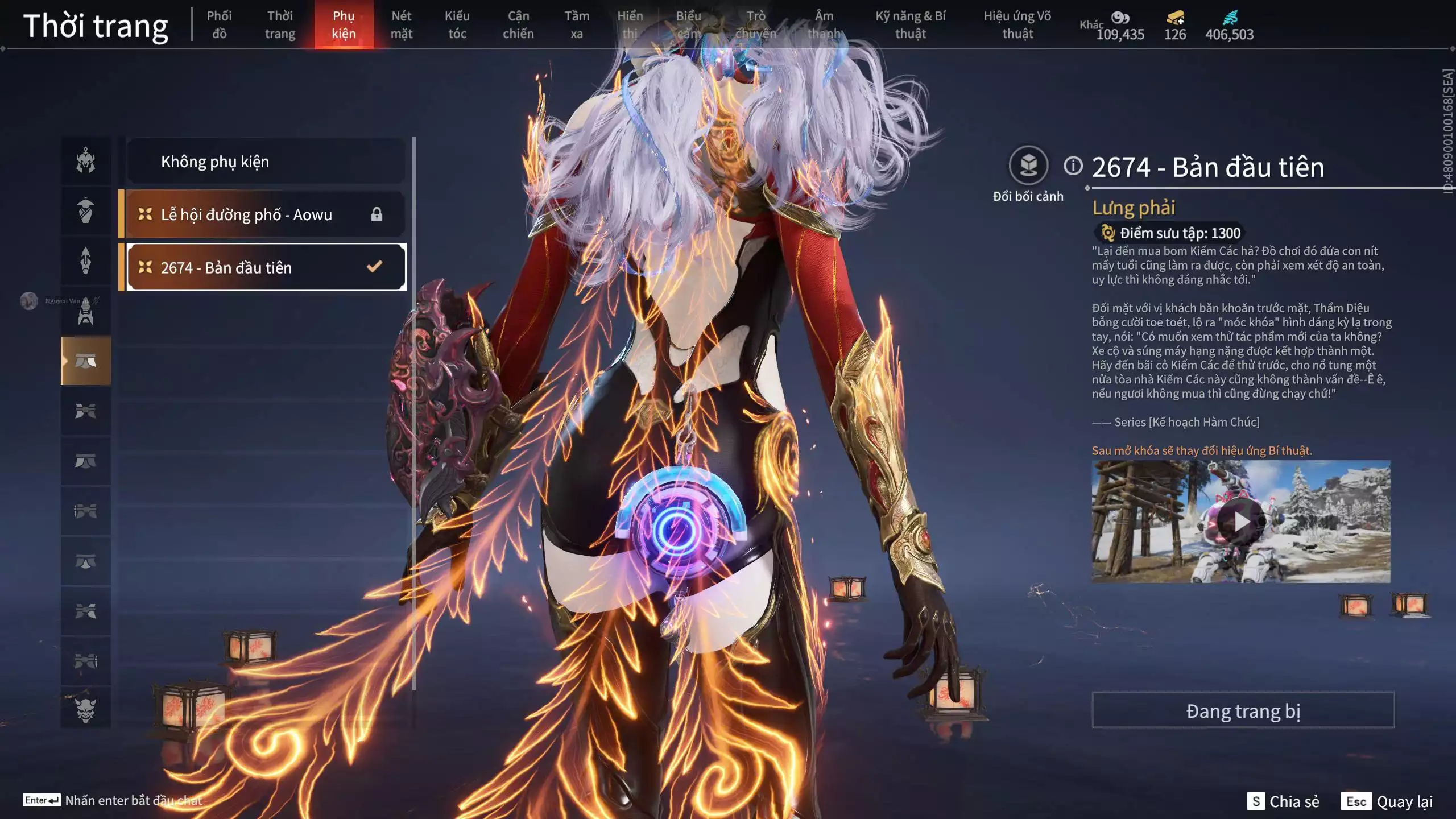
Task: Select the Nét mặt tab
Action: (401, 25)
